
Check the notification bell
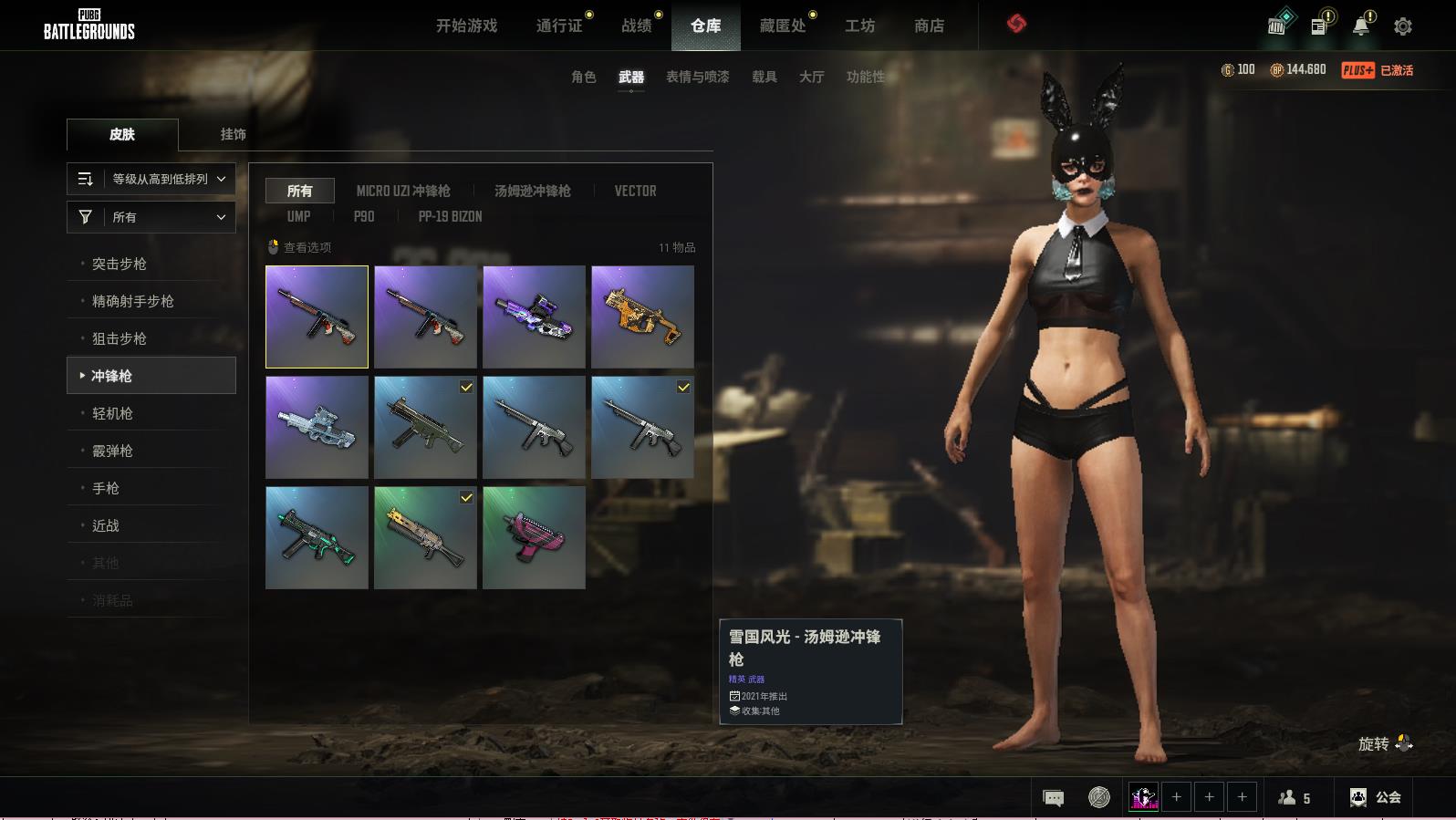(x=1361, y=26)
